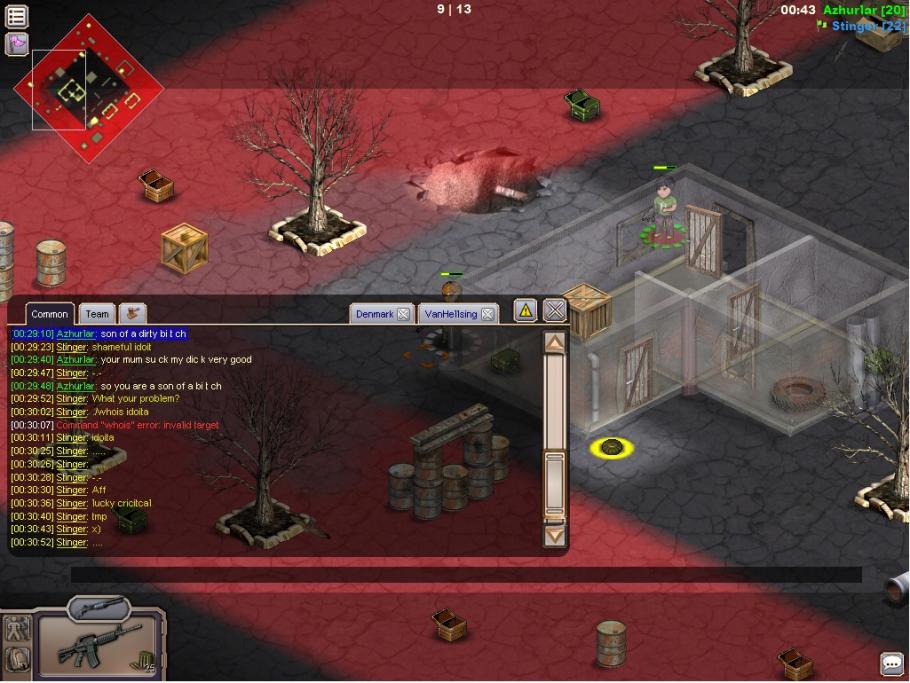Click the chat scroll up arrow

[x=554, y=343]
